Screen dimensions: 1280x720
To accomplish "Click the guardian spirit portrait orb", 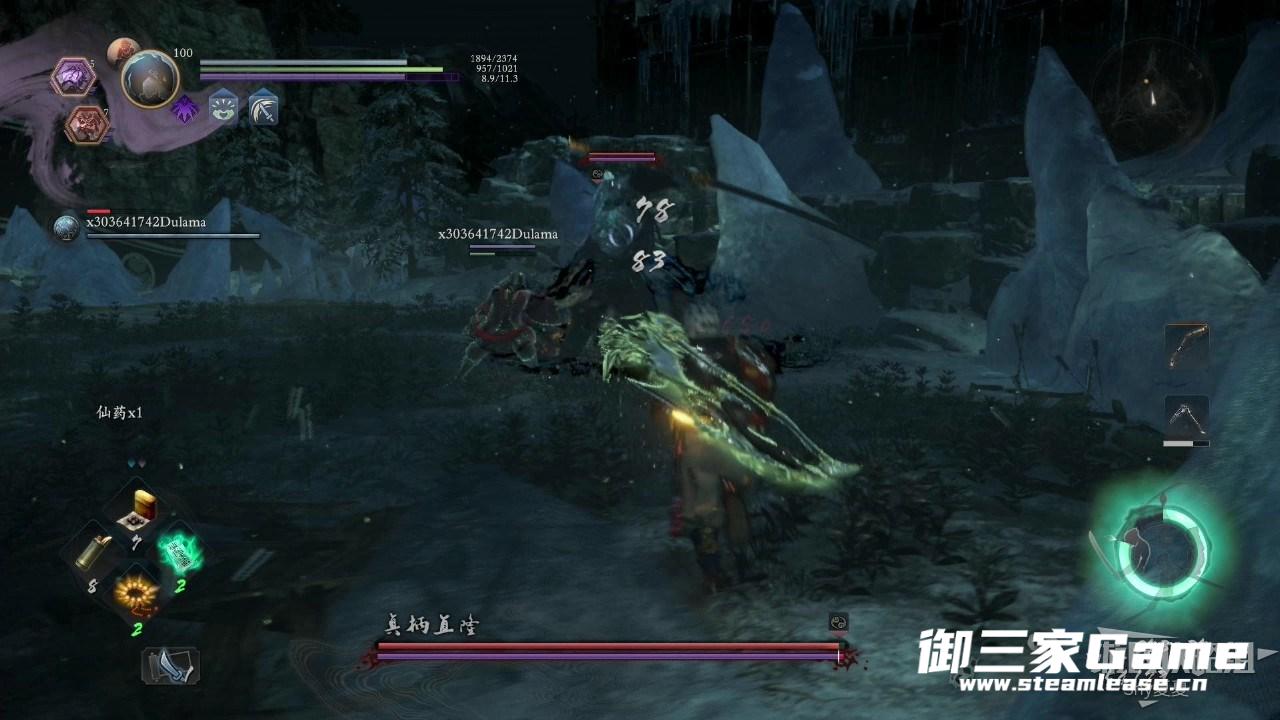I will 150,78.
